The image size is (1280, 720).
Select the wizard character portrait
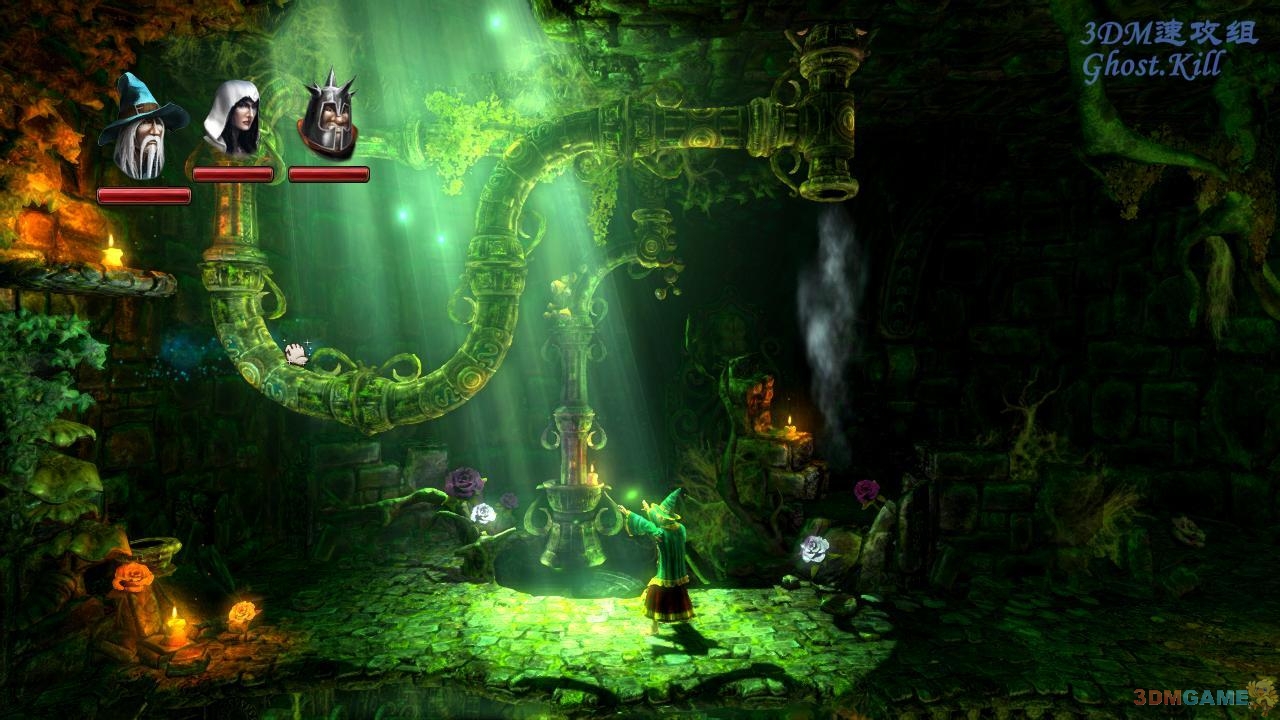tap(141, 130)
